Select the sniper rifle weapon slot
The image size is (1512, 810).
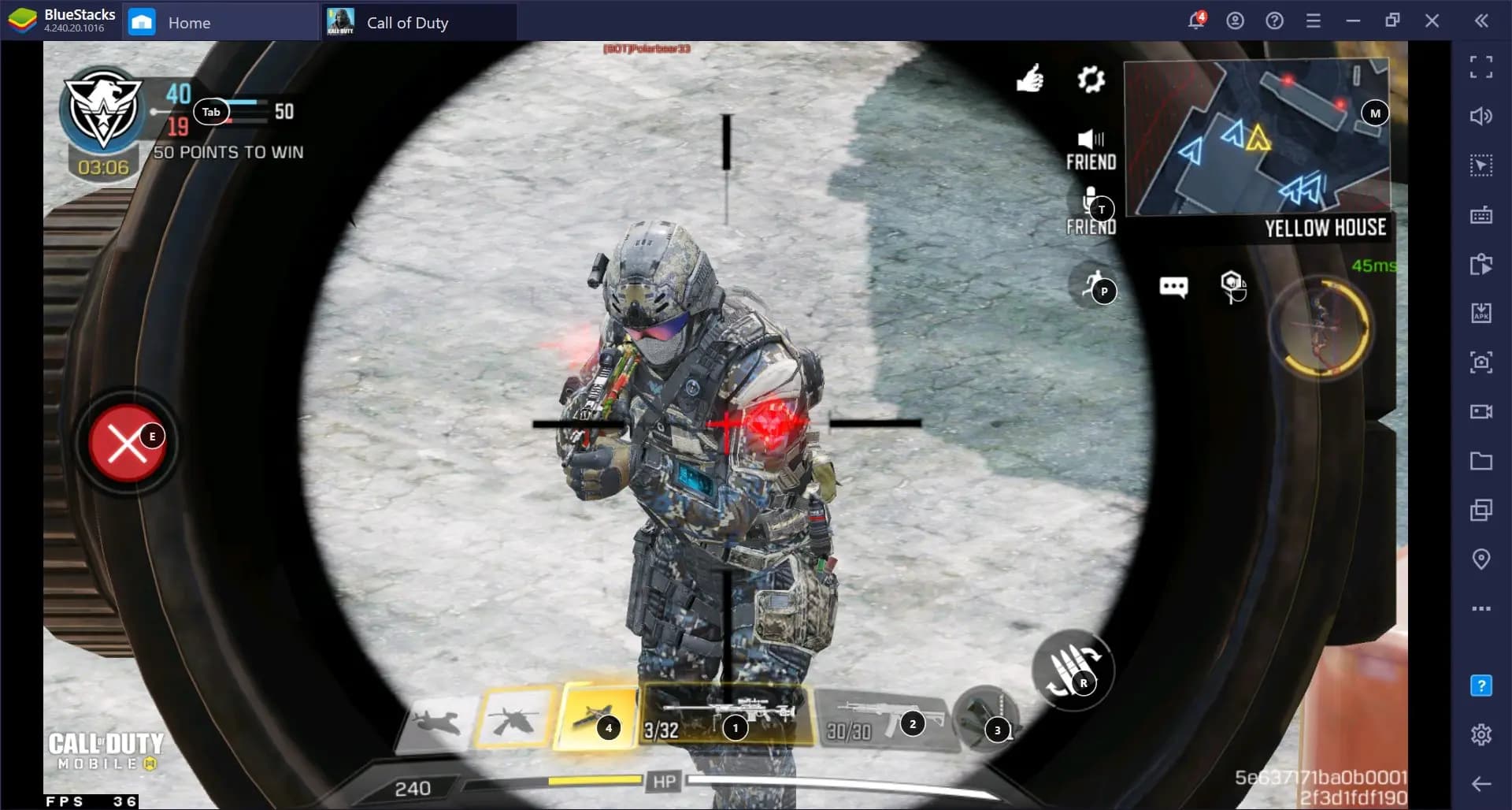click(727, 715)
